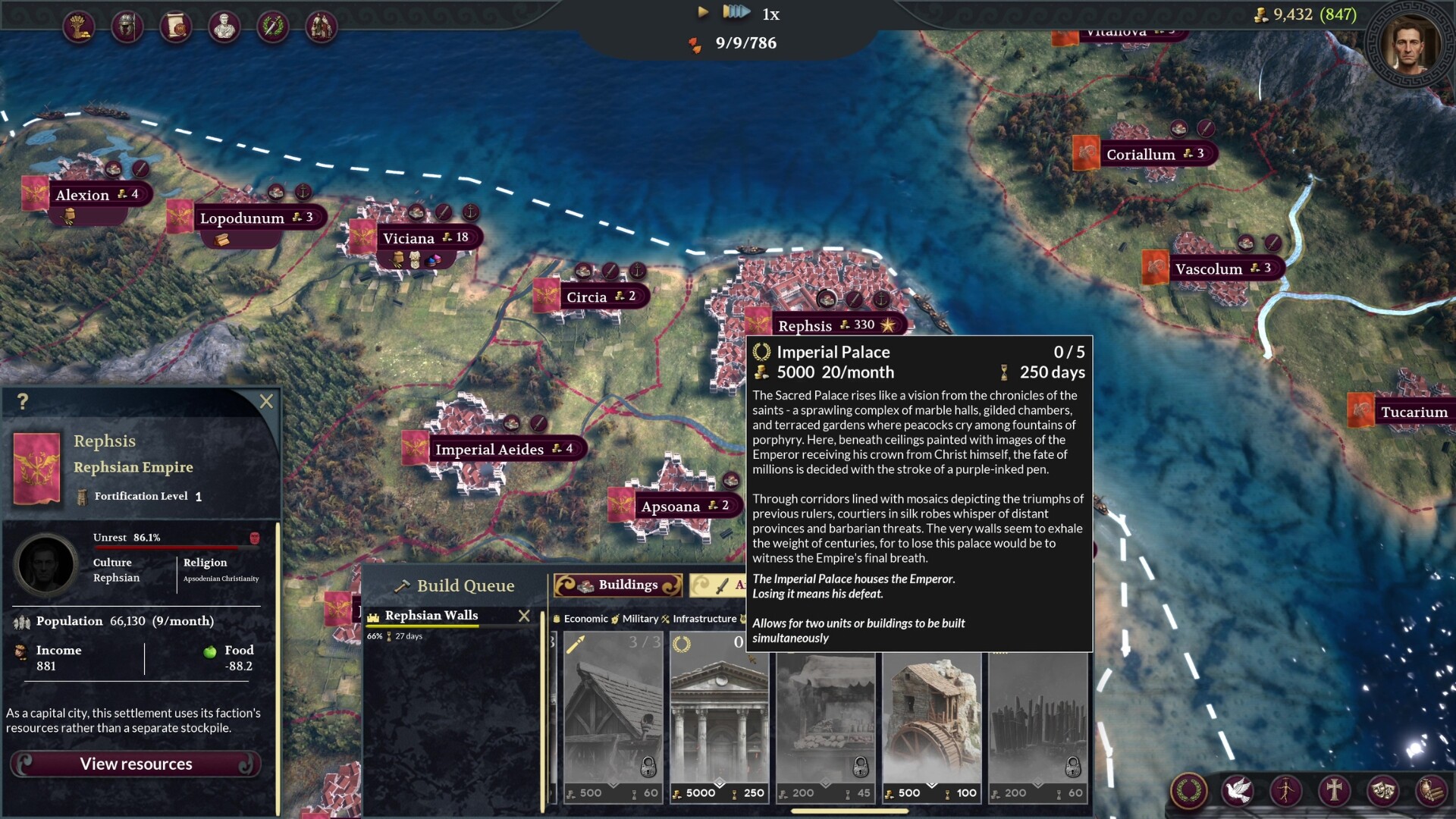The width and height of the screenshot is (1456, 819).
Task: Open trade via the amphora icon
Action: pyautogui.click(x=1433, y=791)
